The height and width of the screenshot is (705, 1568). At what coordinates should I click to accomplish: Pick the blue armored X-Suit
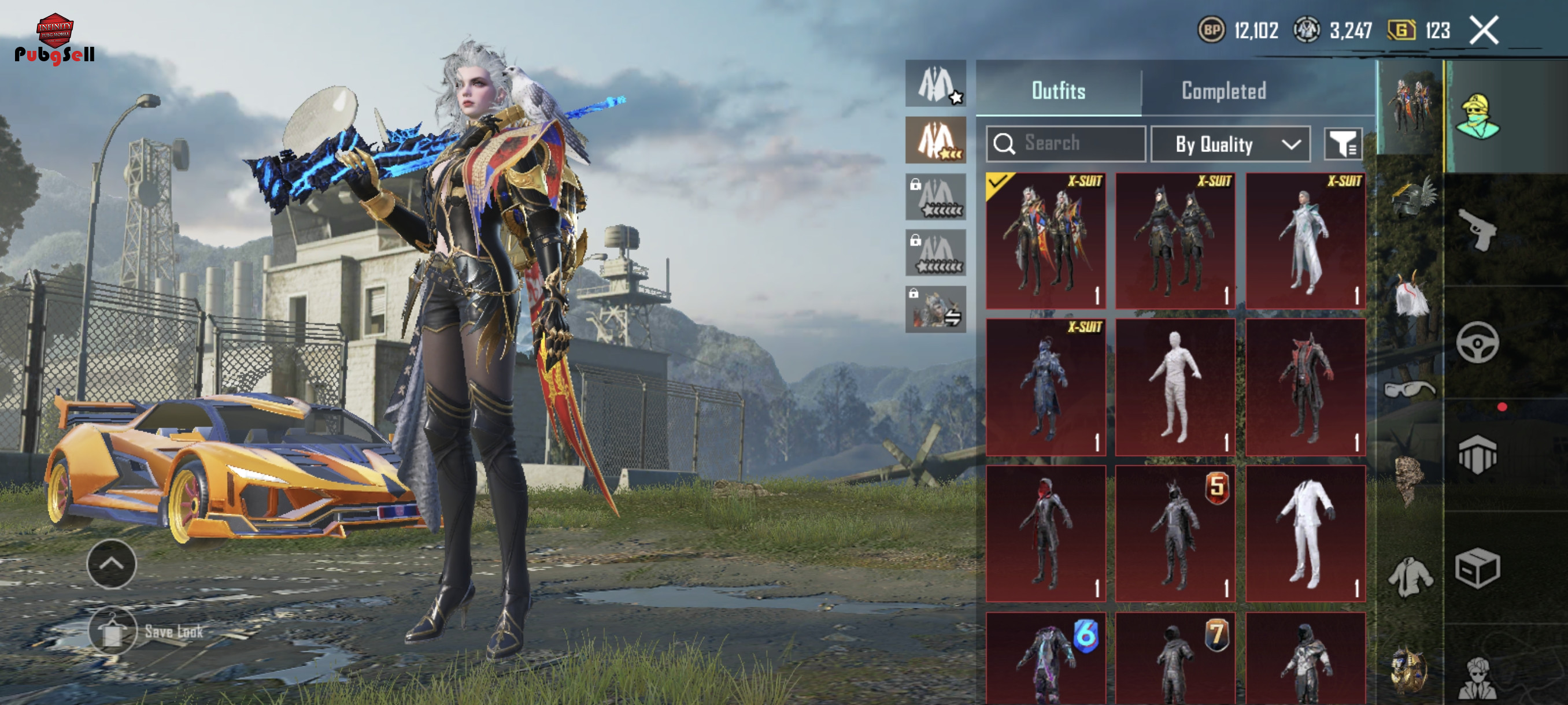1046,387
